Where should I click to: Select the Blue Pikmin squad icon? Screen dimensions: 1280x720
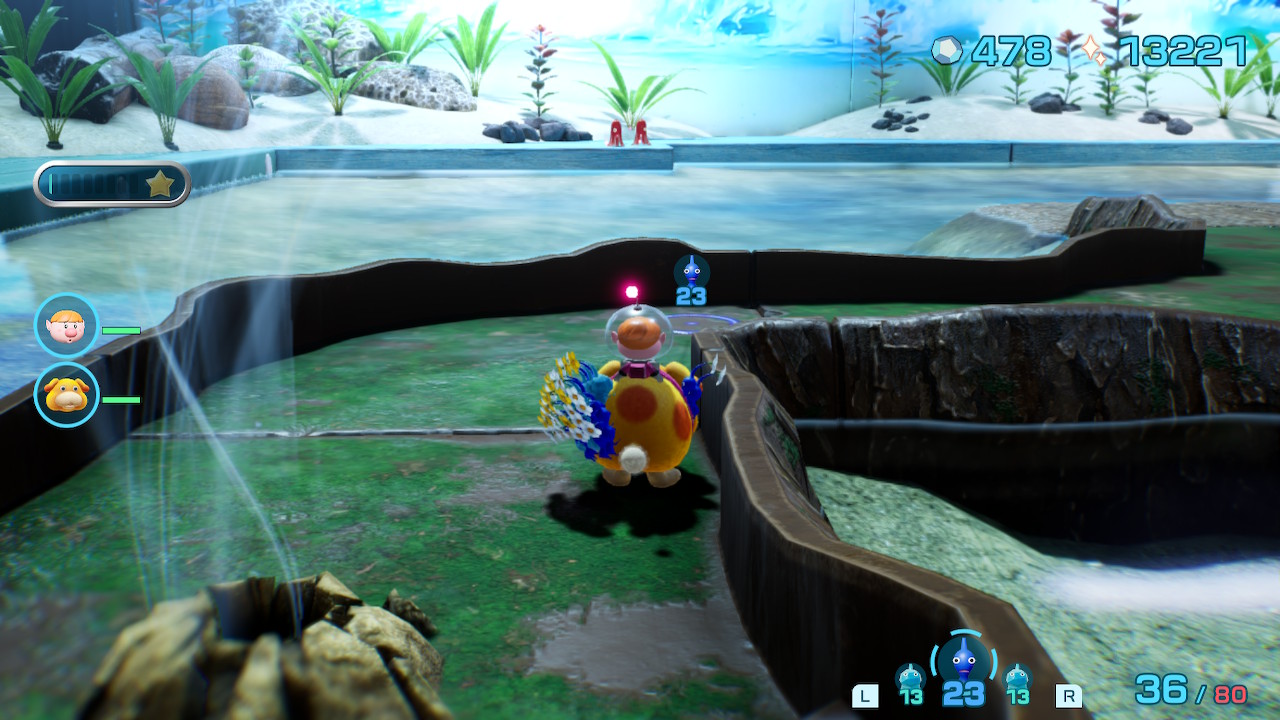(x=963, y=661)
